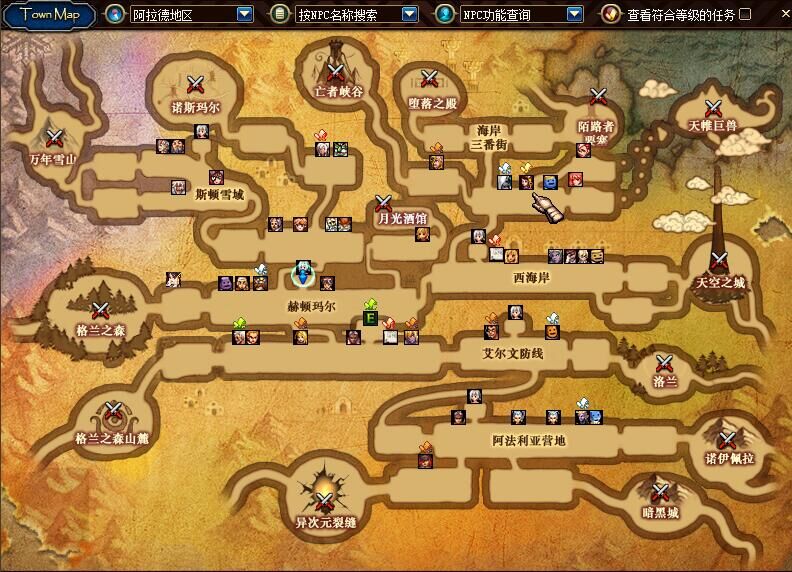792x572 pixels.
Task: Expand the NPC功能查询 dropdown
Action: [x=574, y=14]
